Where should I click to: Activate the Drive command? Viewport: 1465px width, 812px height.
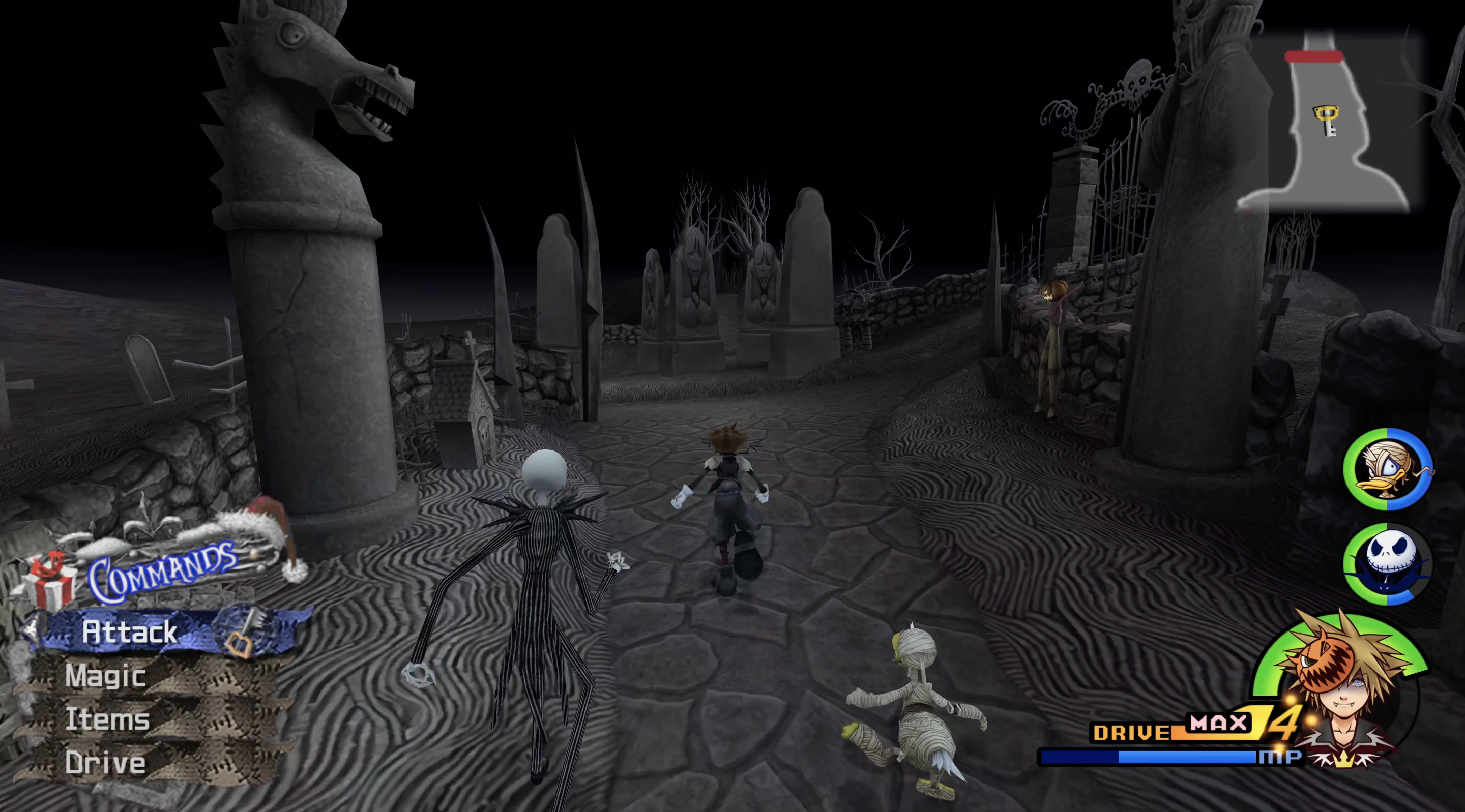coord(105,763)
